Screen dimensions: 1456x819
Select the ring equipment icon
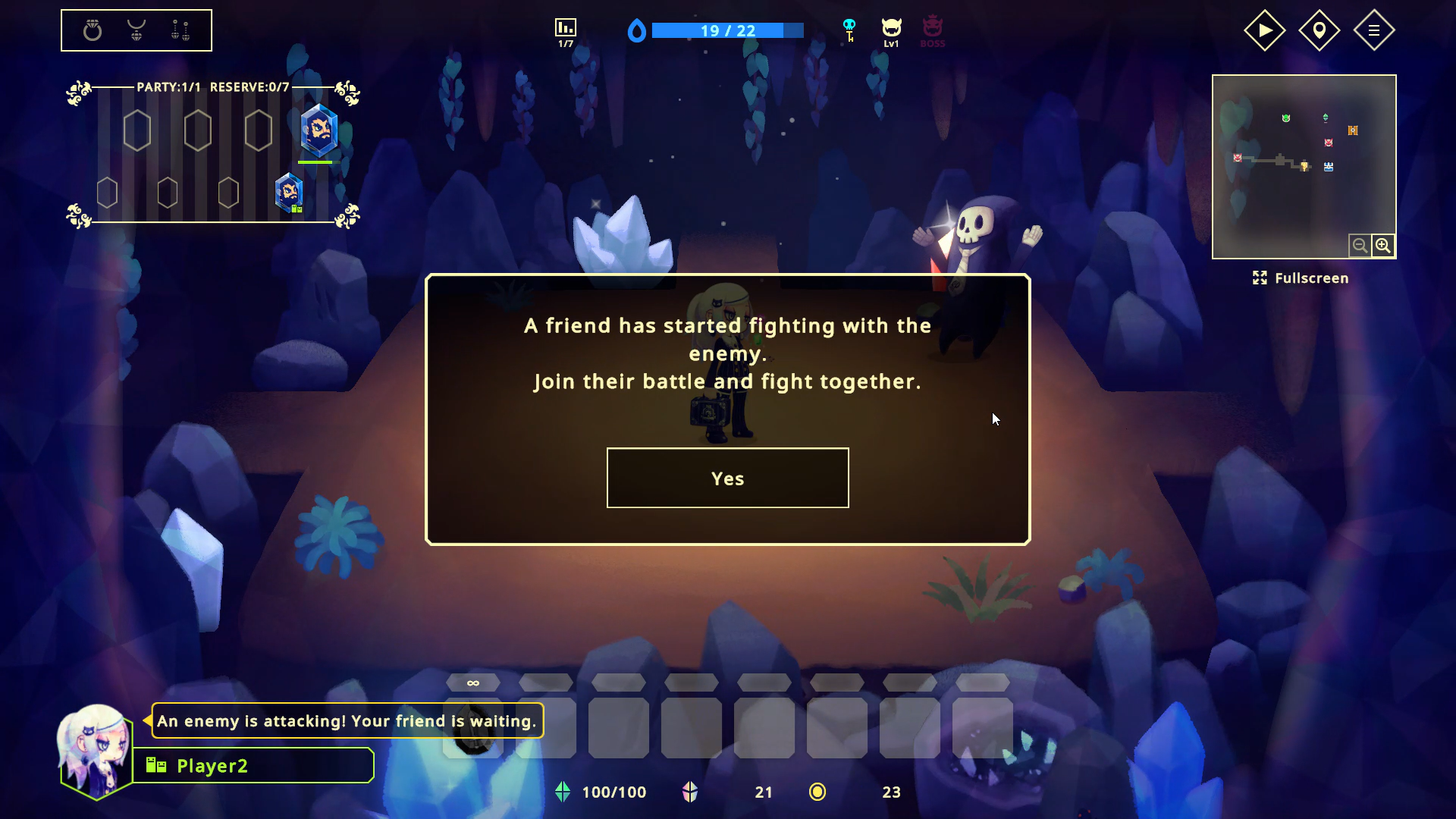click(91, 30)
